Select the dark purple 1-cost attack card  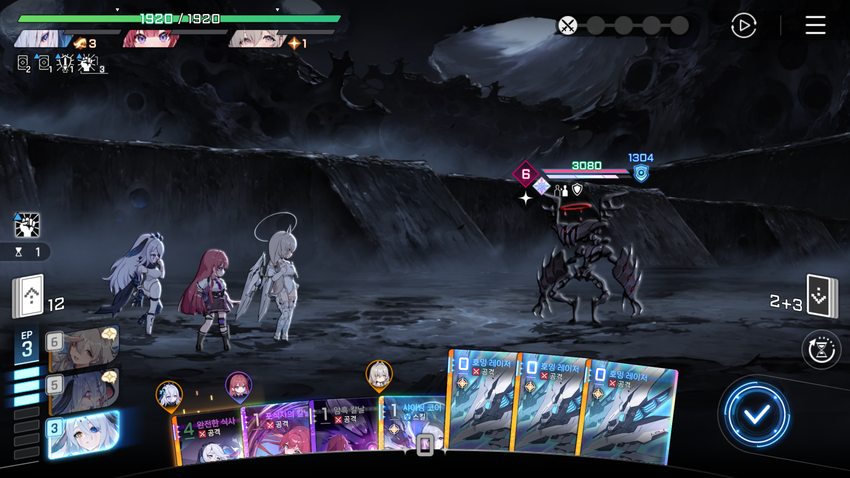[x=343, y=432]
